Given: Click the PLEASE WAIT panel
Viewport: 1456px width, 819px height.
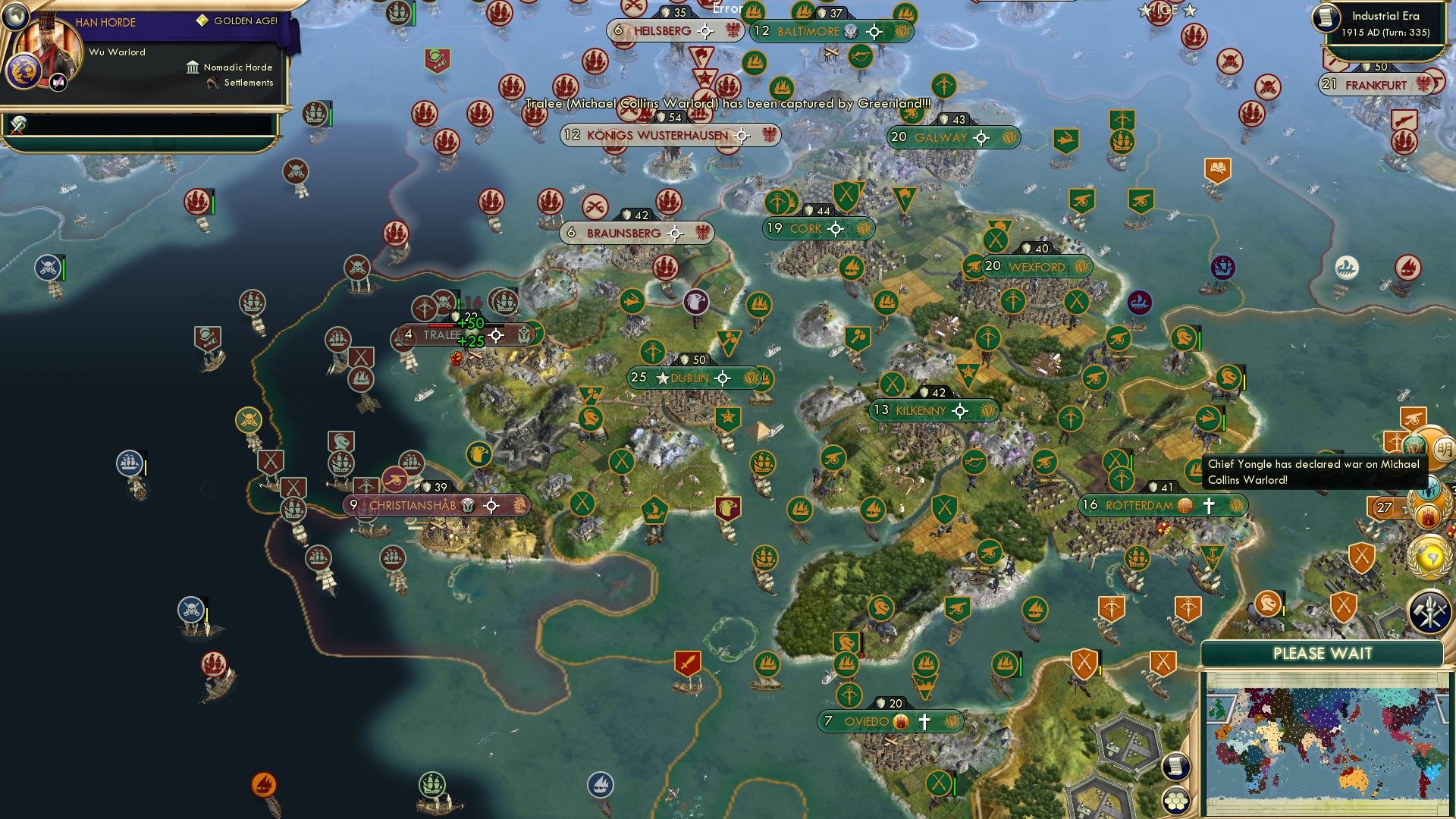Looking at the screenshot, I should [x=1323, y=653].
